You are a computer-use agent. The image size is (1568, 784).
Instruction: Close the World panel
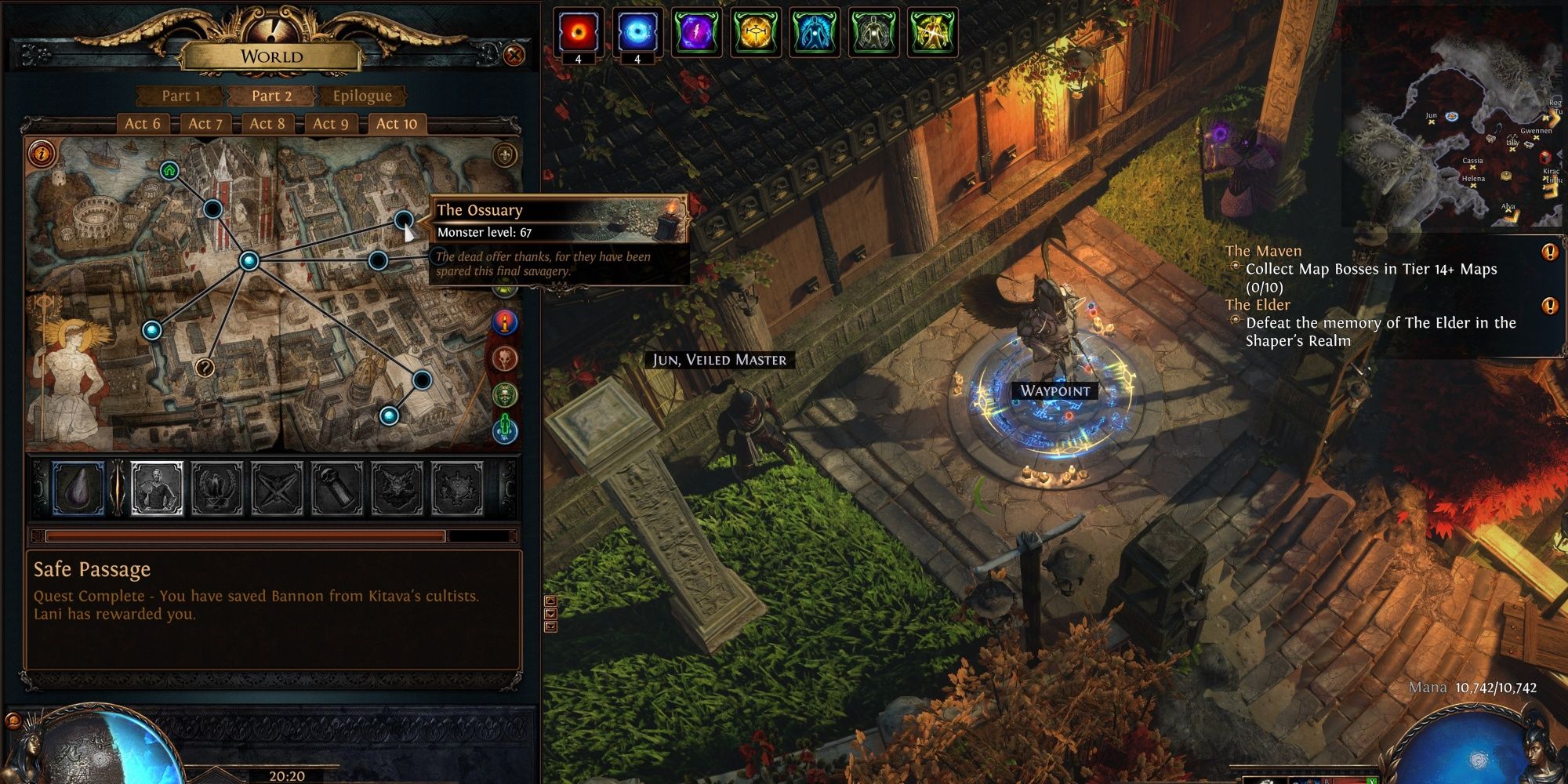tap(514, 55)
